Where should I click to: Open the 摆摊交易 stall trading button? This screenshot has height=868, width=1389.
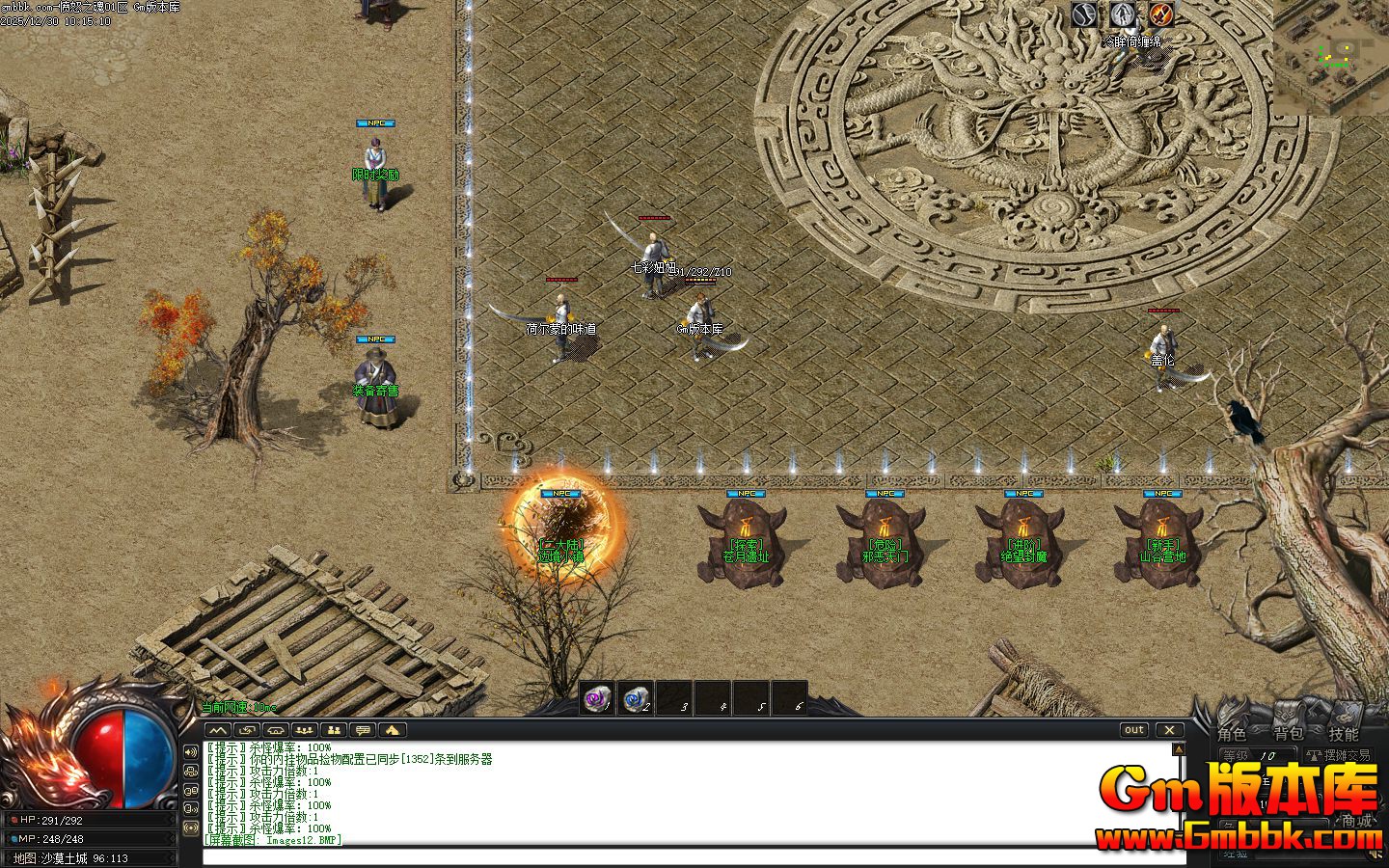(1338, 756)
